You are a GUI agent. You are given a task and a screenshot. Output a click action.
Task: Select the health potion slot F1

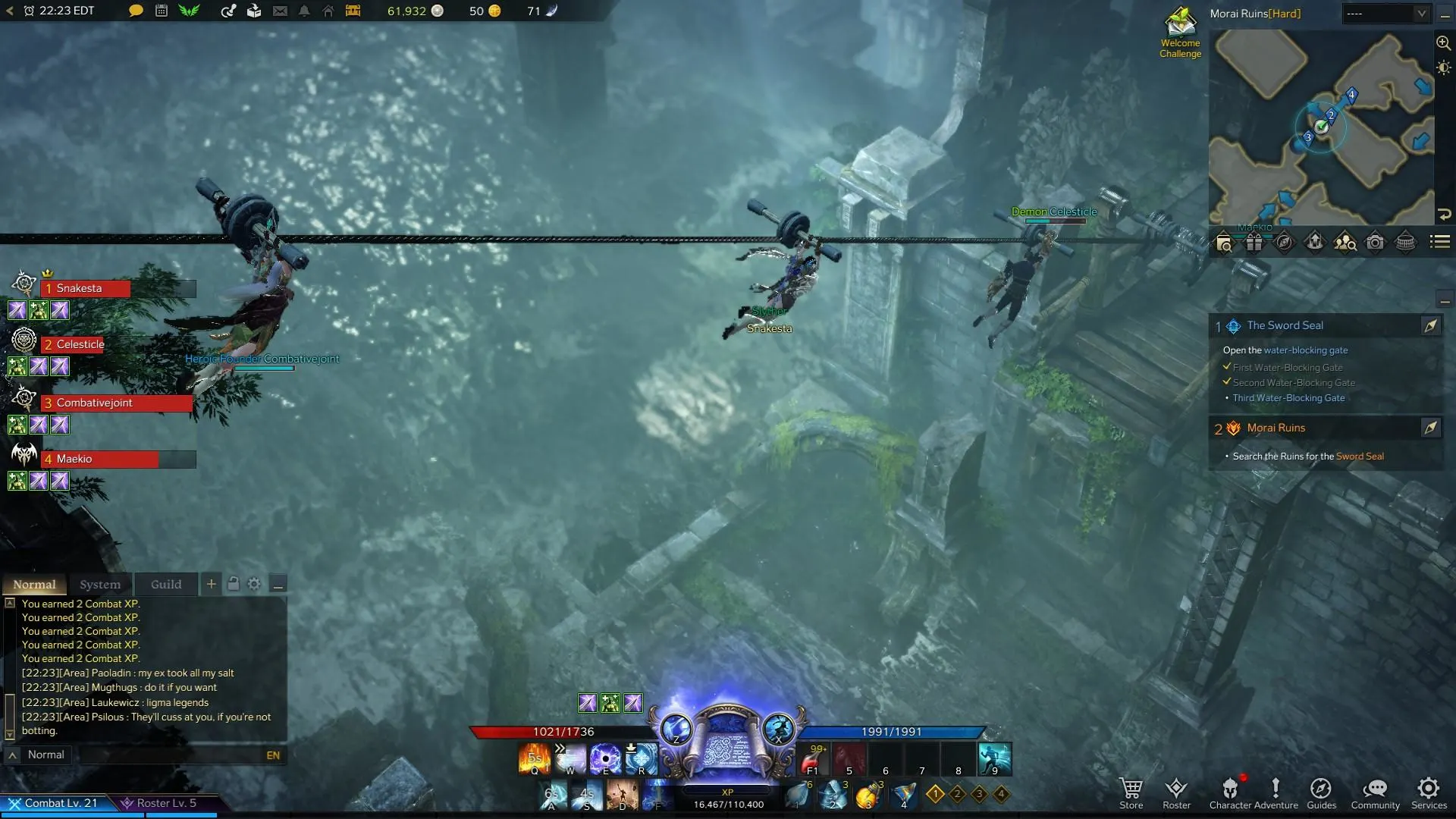click(813, 759)
